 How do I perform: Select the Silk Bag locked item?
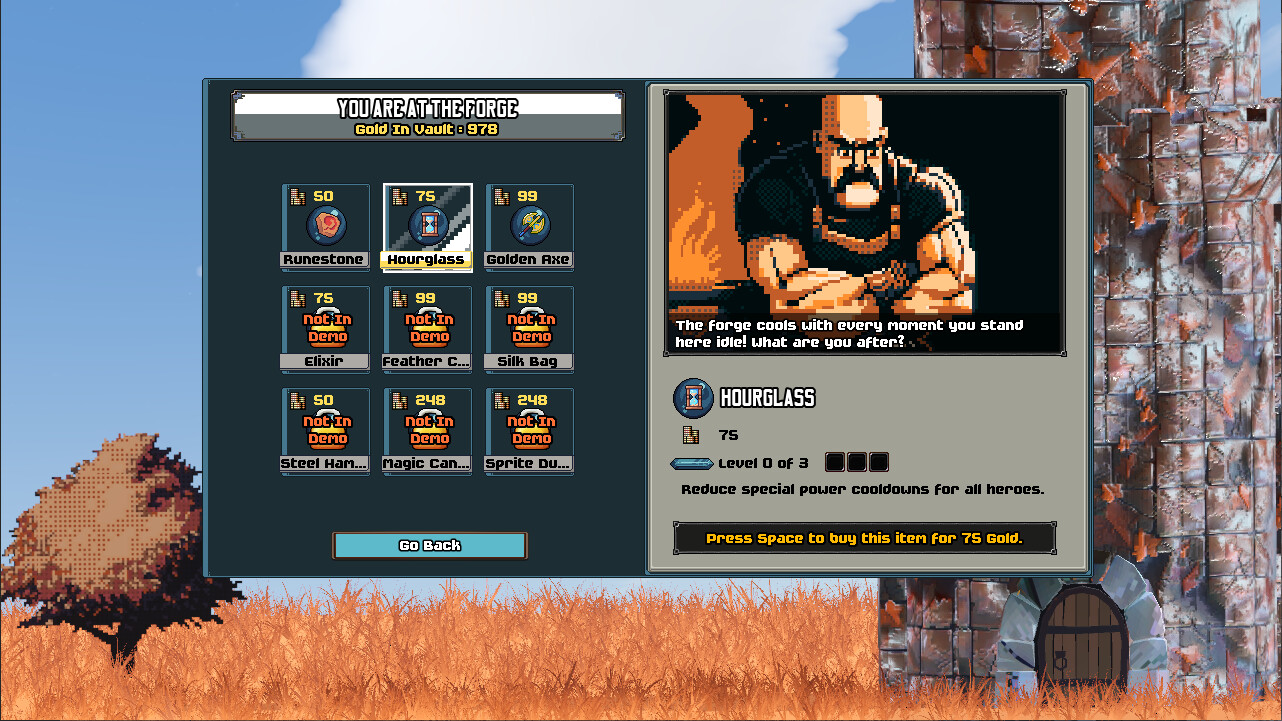(528, 328)
